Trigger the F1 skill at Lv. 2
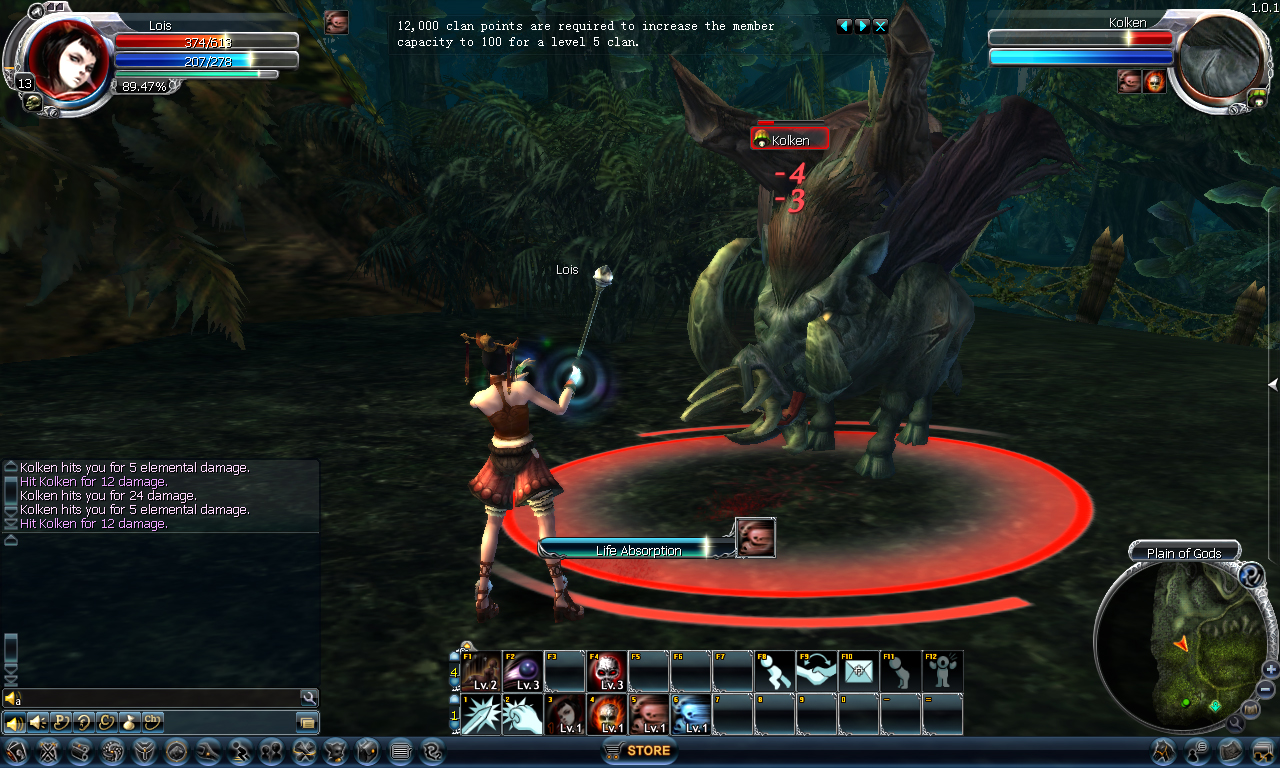Screen dimensions: 1280x768 [x=480, y=671]
